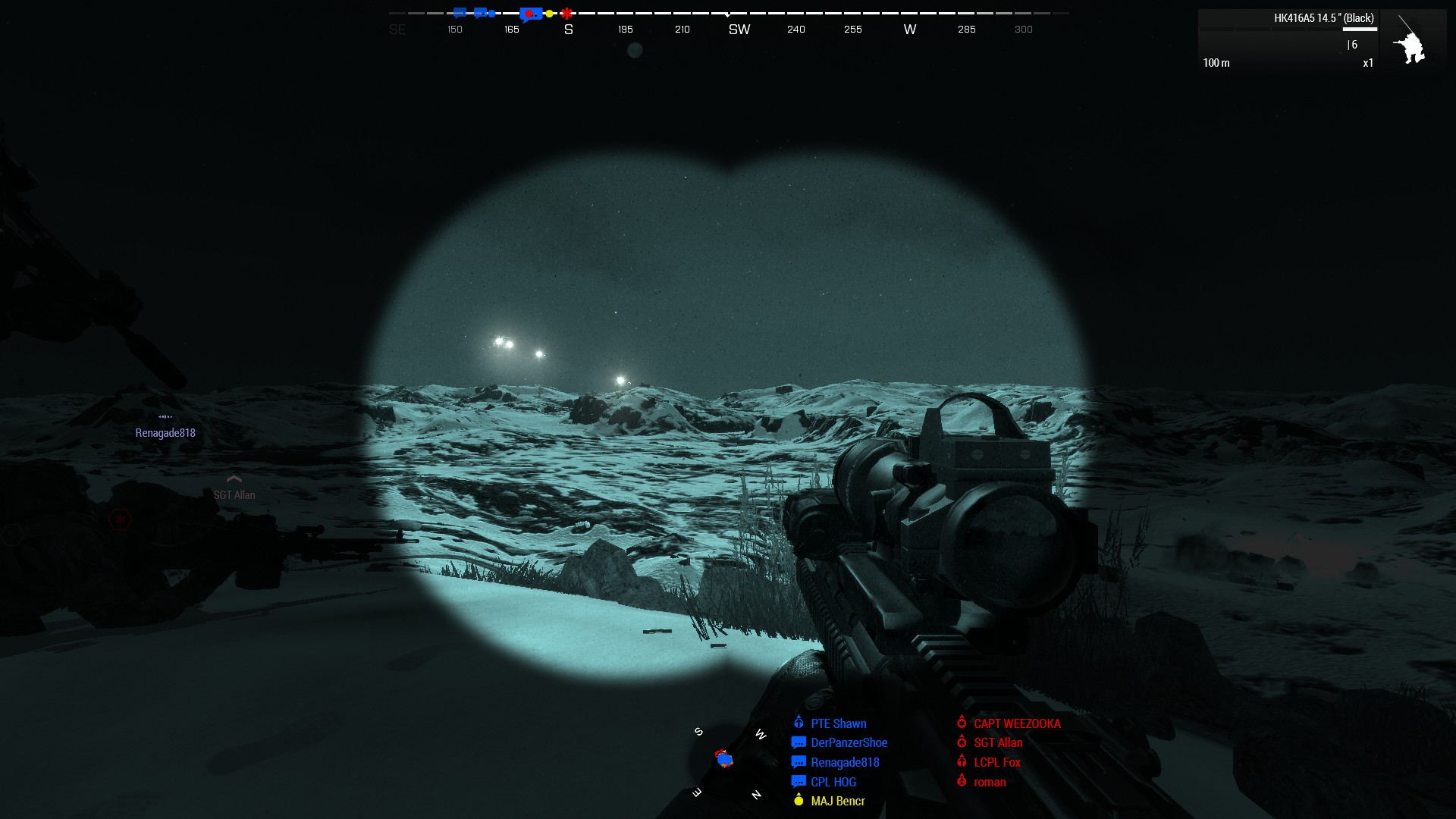Viewport: 1456px width, 819px height.
Task: Expand the 100m zeroing distance setting
Action: [1217, 63]
